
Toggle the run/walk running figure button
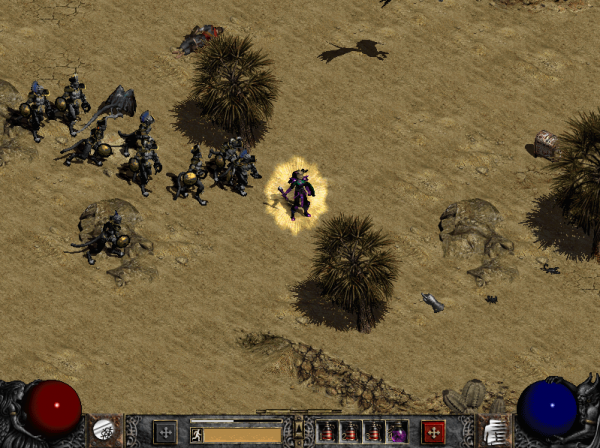pyautogui.click(x=197, y=434)
